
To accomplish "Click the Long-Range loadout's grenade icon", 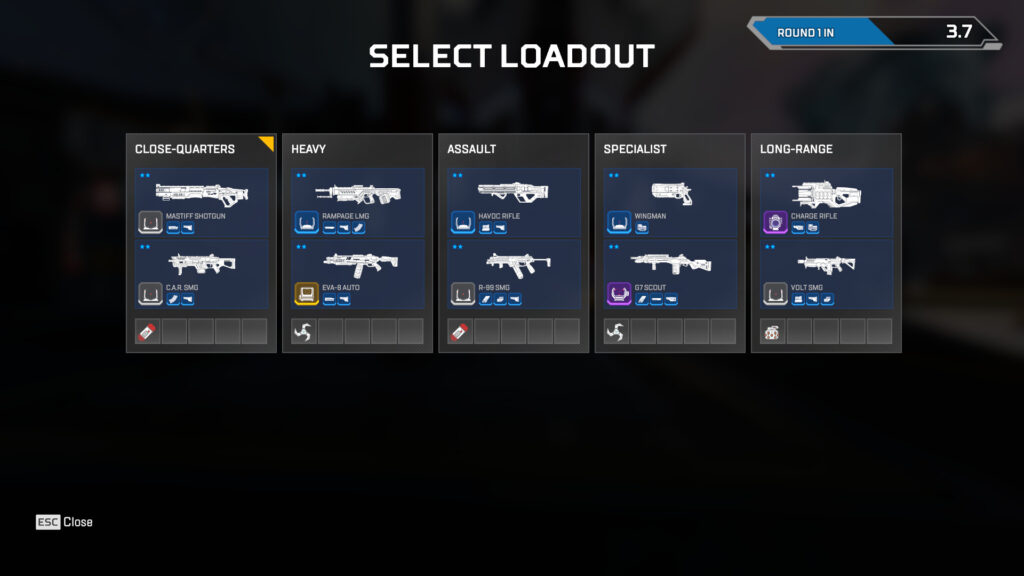I will [773, 332].
